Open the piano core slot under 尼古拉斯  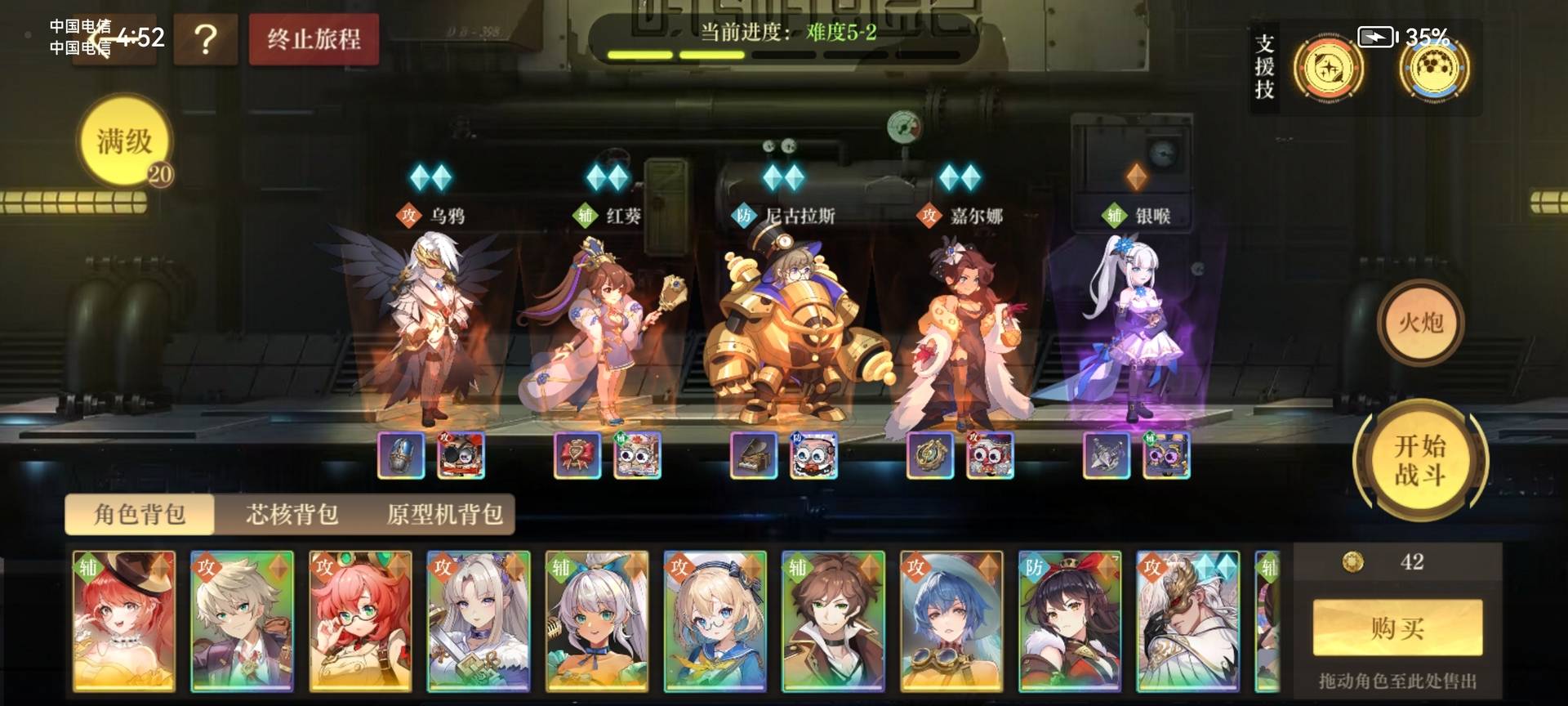click(x=753, y=456)
